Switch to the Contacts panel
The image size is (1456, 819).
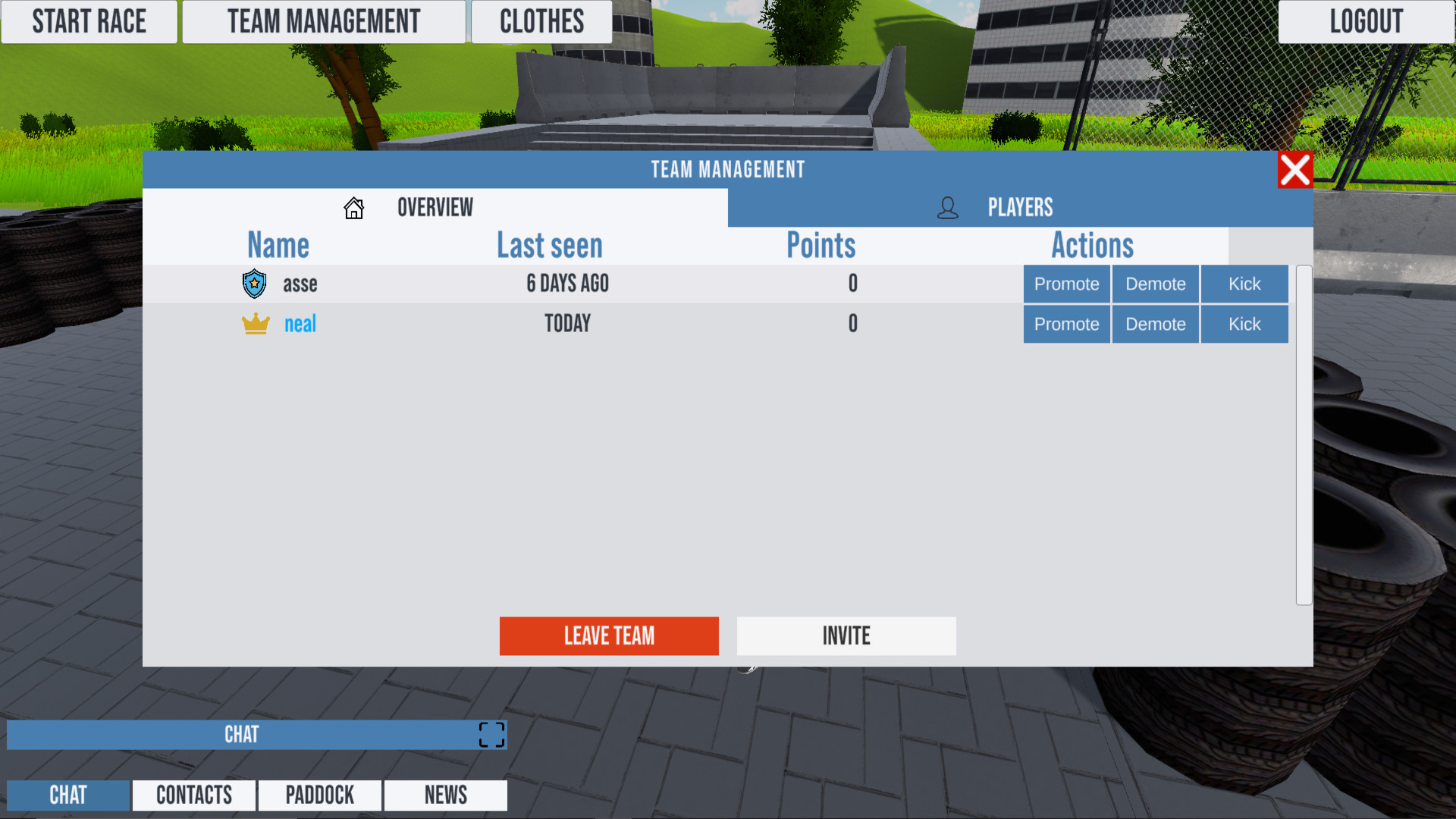[193, 795]
